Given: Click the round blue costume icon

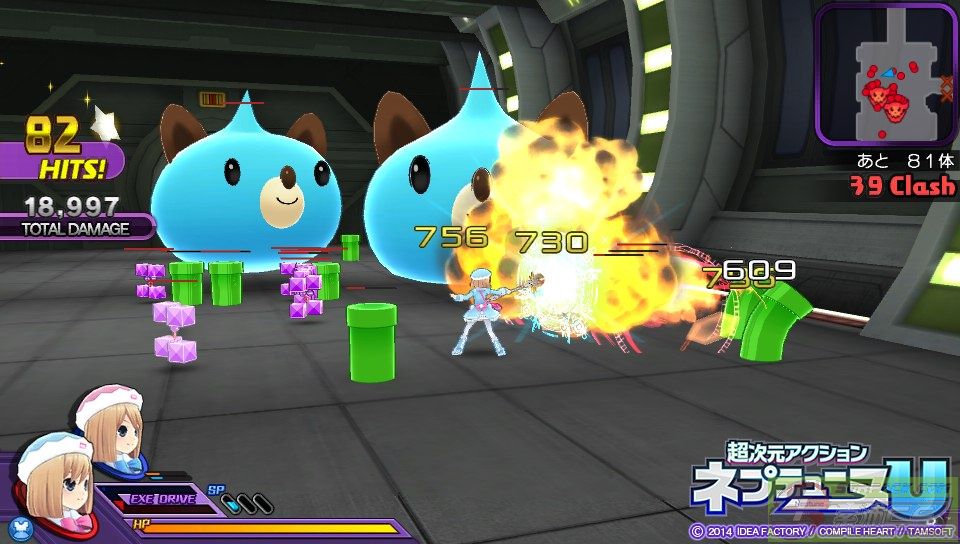Looking at the screenshot, I should (x=21, y=525).
